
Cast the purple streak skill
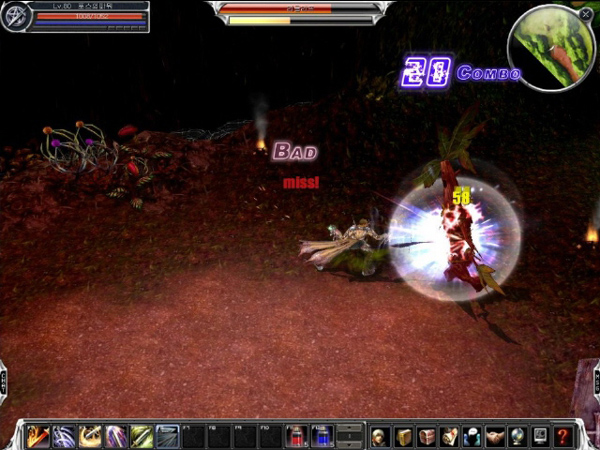pyautogui.click(x=116, y=436)
